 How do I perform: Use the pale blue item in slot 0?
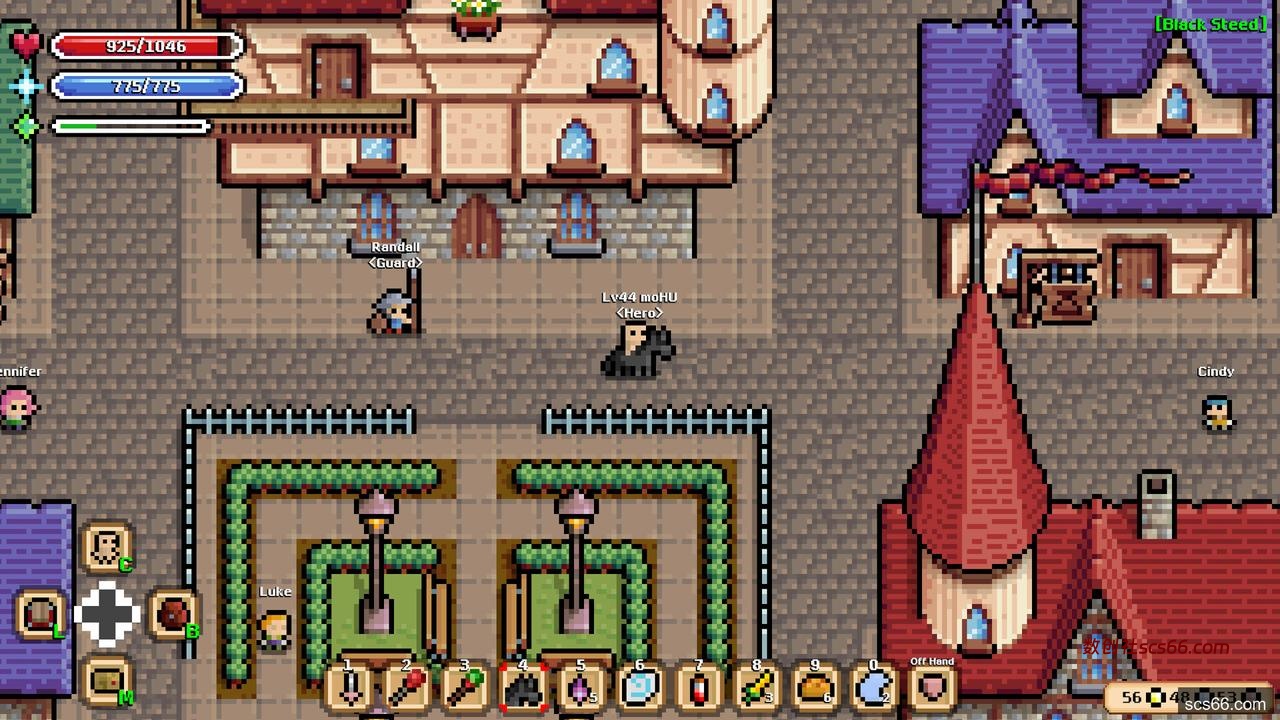pyautogui.click(x=873, y=689)
